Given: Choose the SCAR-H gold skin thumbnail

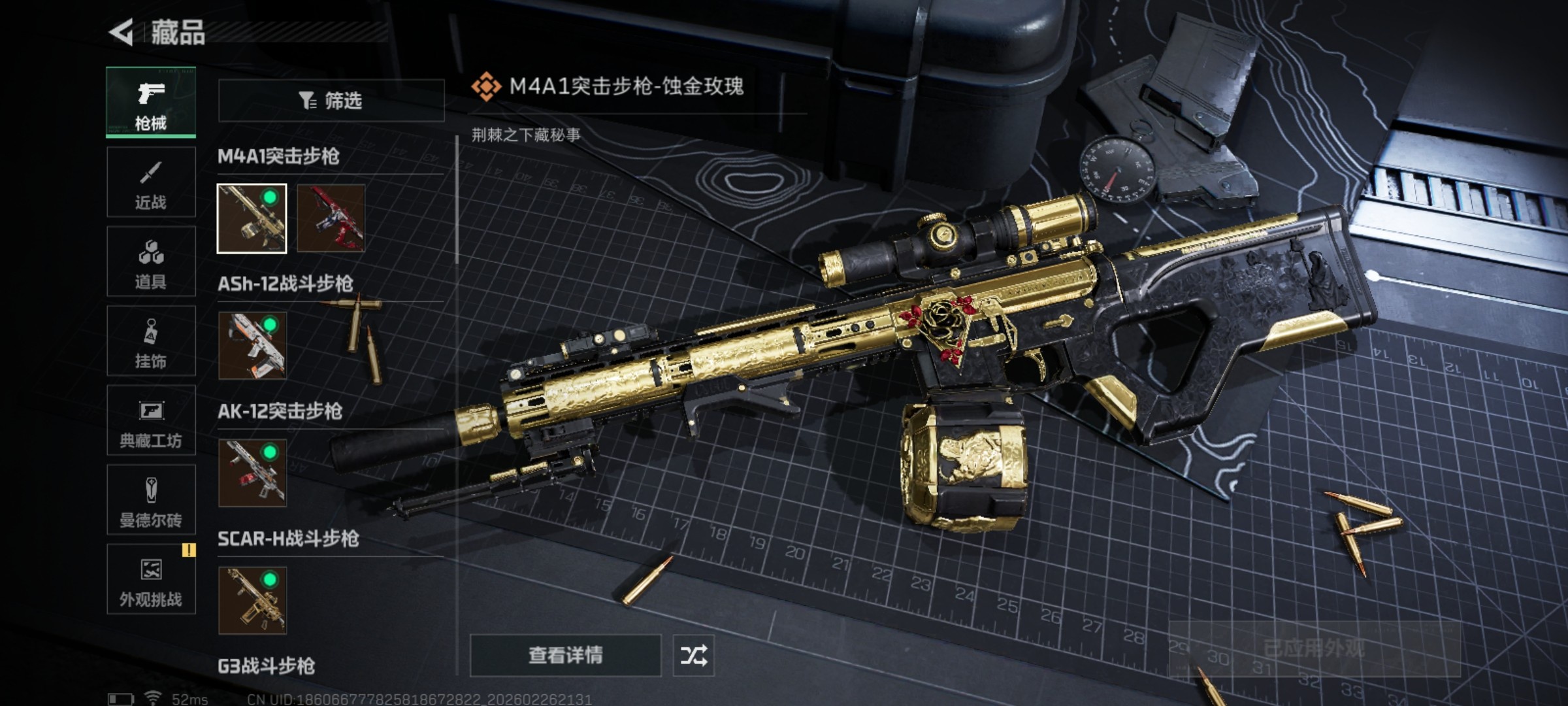Looking at the screenshot, I should (252, 600).
